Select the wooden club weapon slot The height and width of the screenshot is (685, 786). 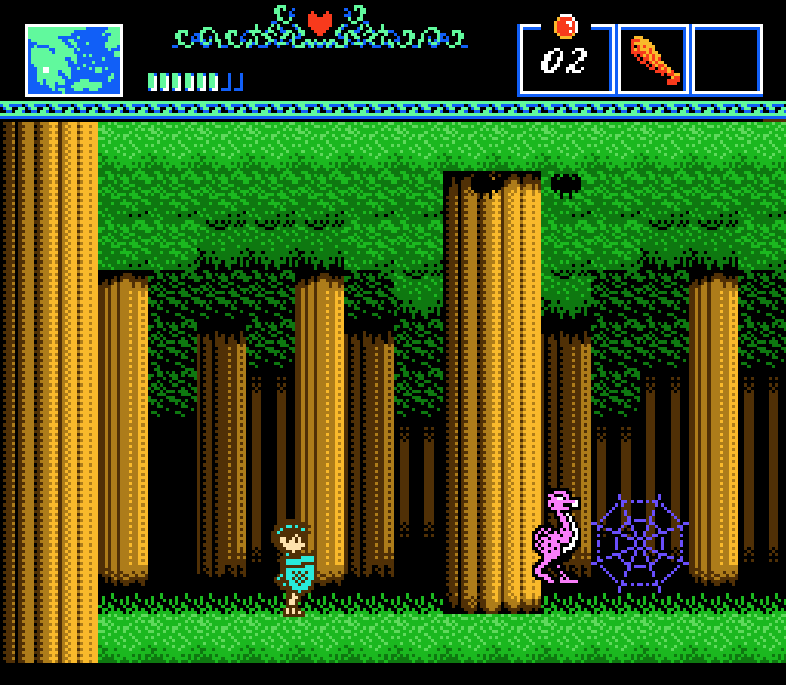(654, 60)
